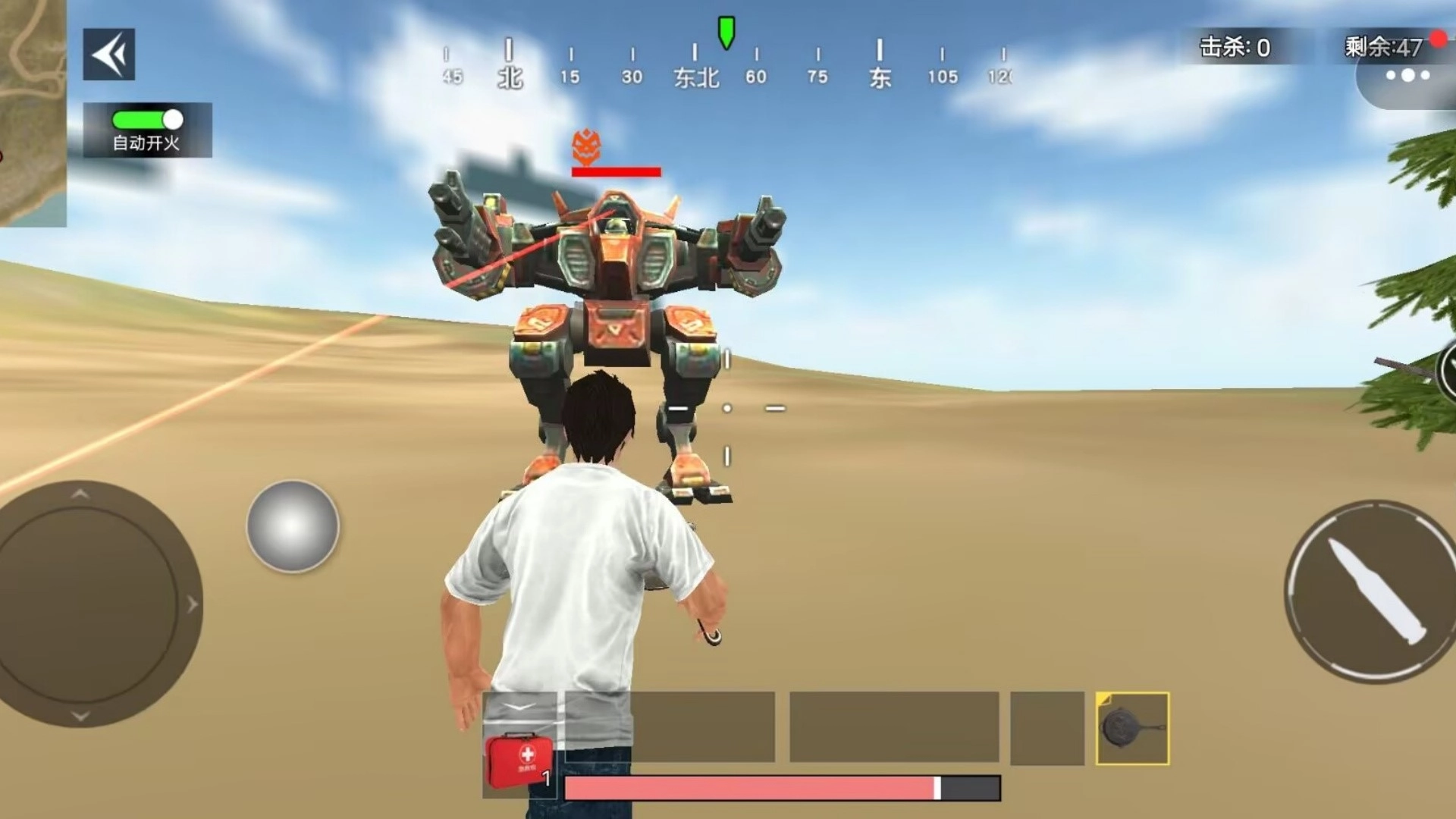
Task: Open the three-dot menu below 剩余 counter
Action: click(1407, 76)
